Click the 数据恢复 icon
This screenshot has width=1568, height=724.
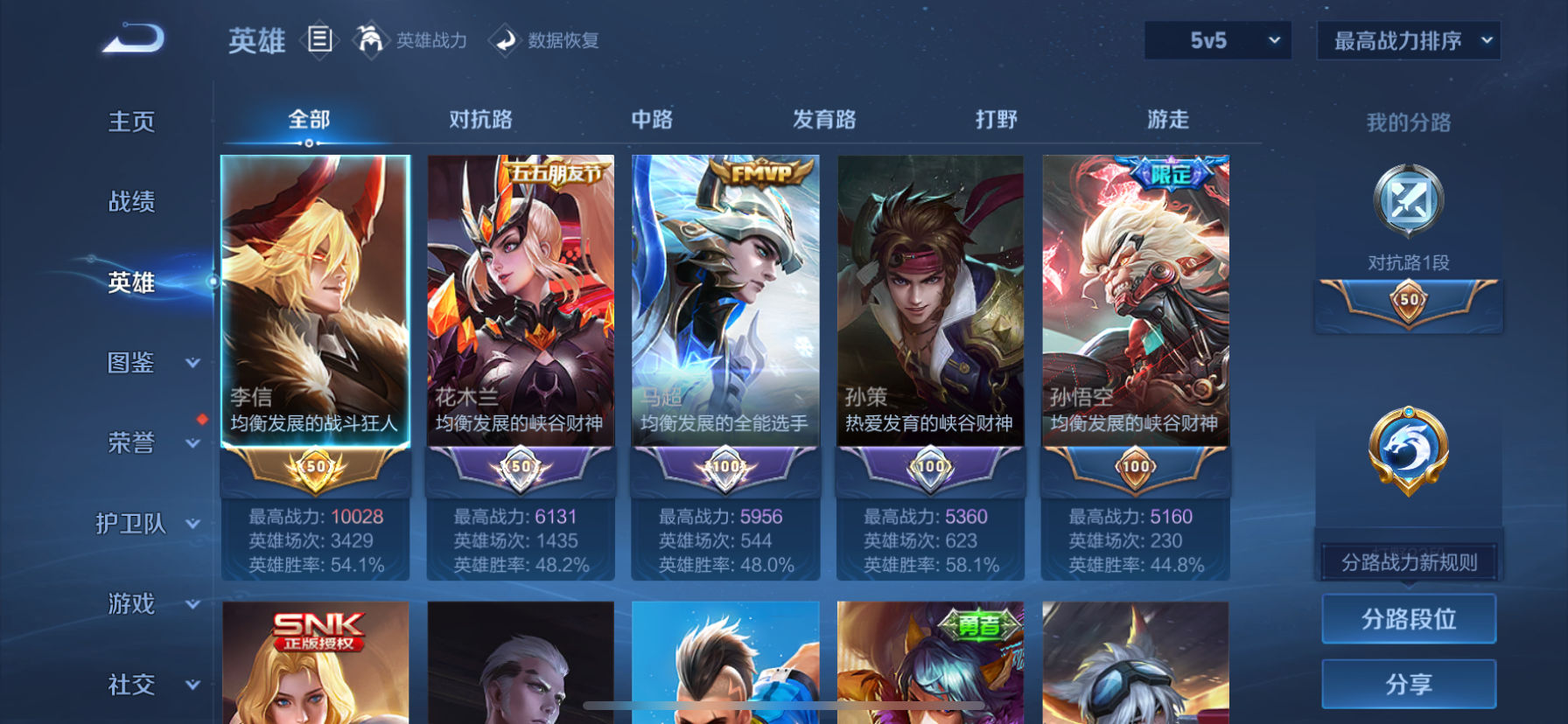(x=503, y=40)
